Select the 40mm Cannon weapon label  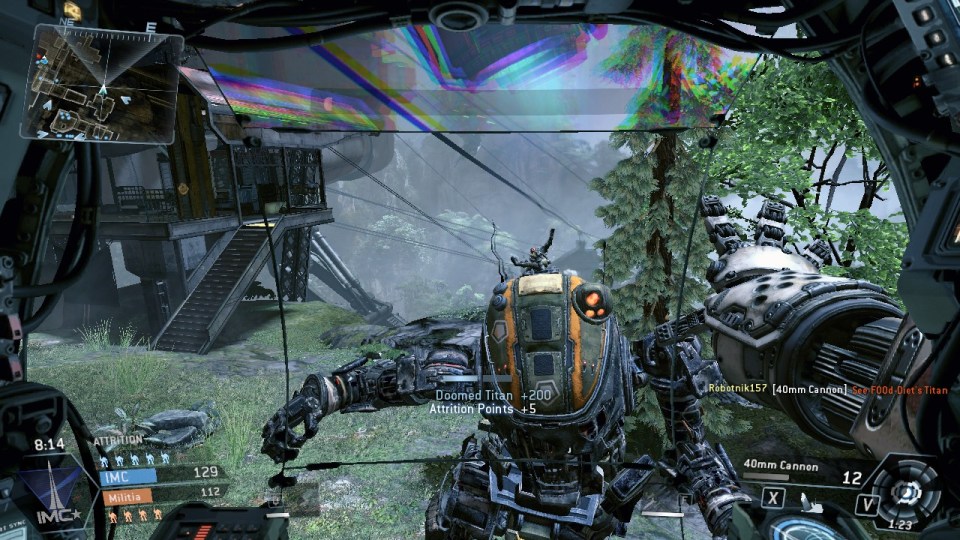(x=779, y=466)
